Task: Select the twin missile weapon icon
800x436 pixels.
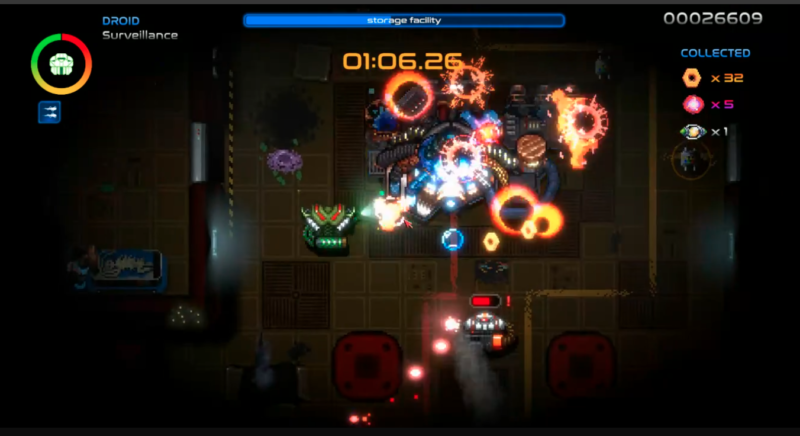Action: (49, 112)
